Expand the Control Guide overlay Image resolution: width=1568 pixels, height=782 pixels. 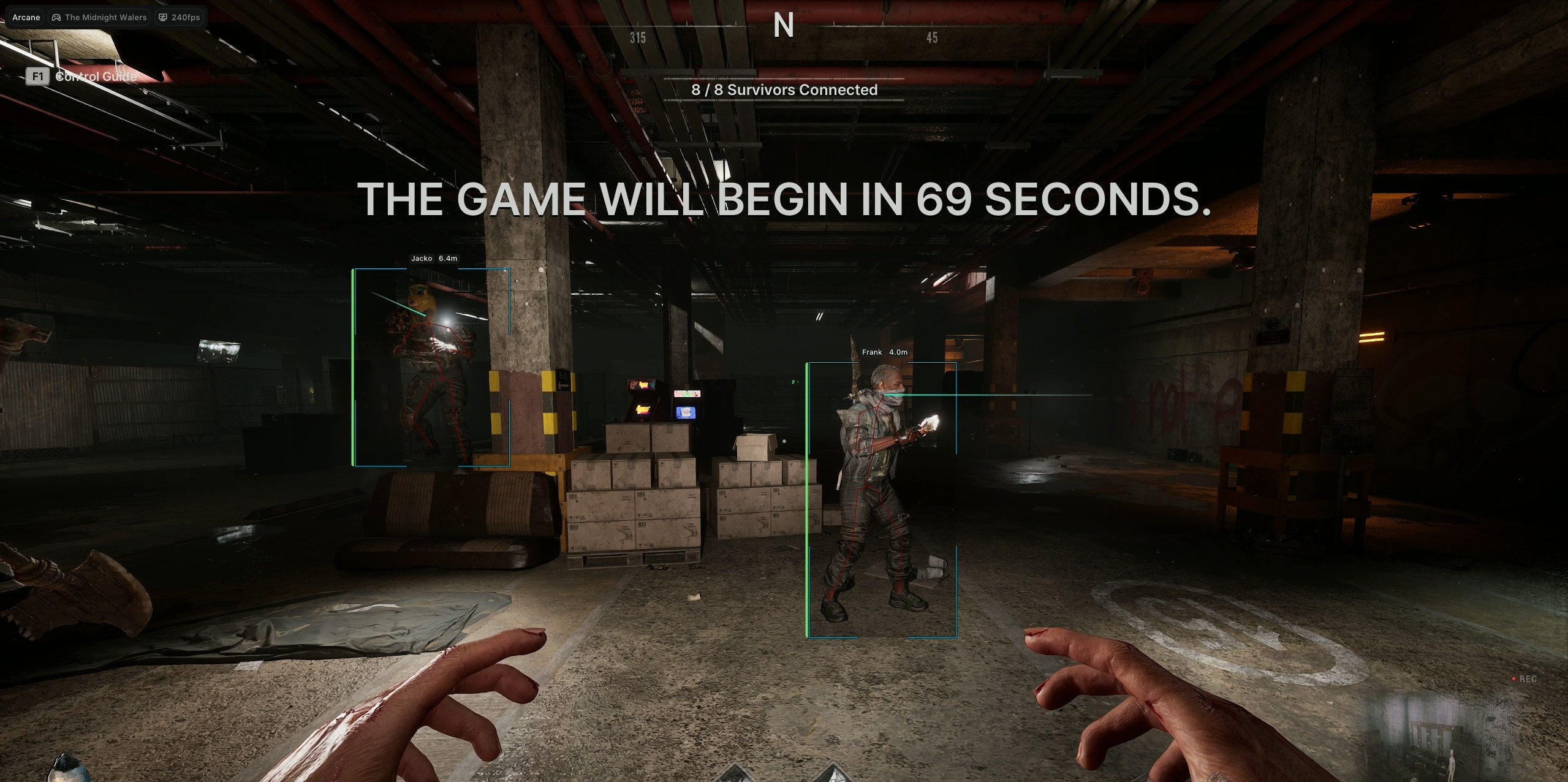95,77
